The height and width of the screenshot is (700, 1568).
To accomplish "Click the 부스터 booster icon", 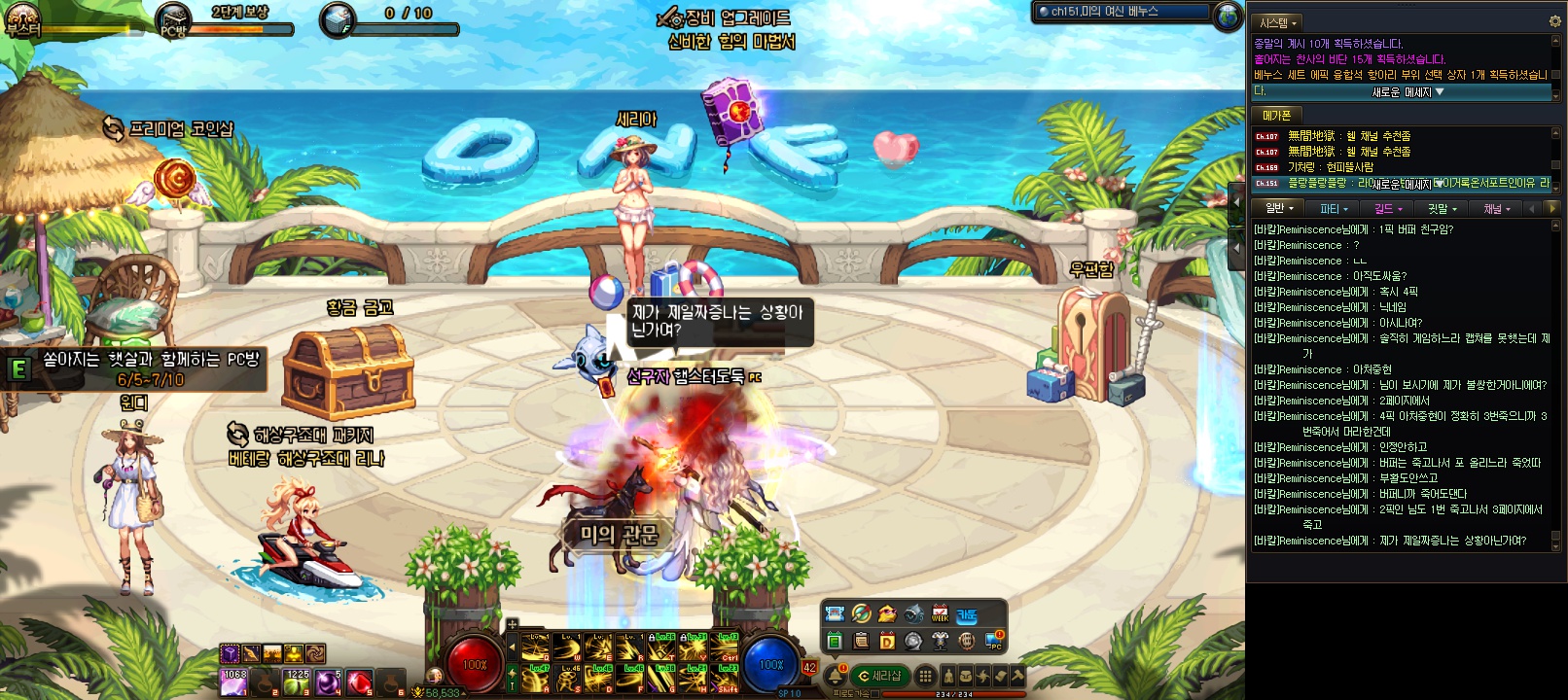I will pyautogui.click(x=21, y=19).
